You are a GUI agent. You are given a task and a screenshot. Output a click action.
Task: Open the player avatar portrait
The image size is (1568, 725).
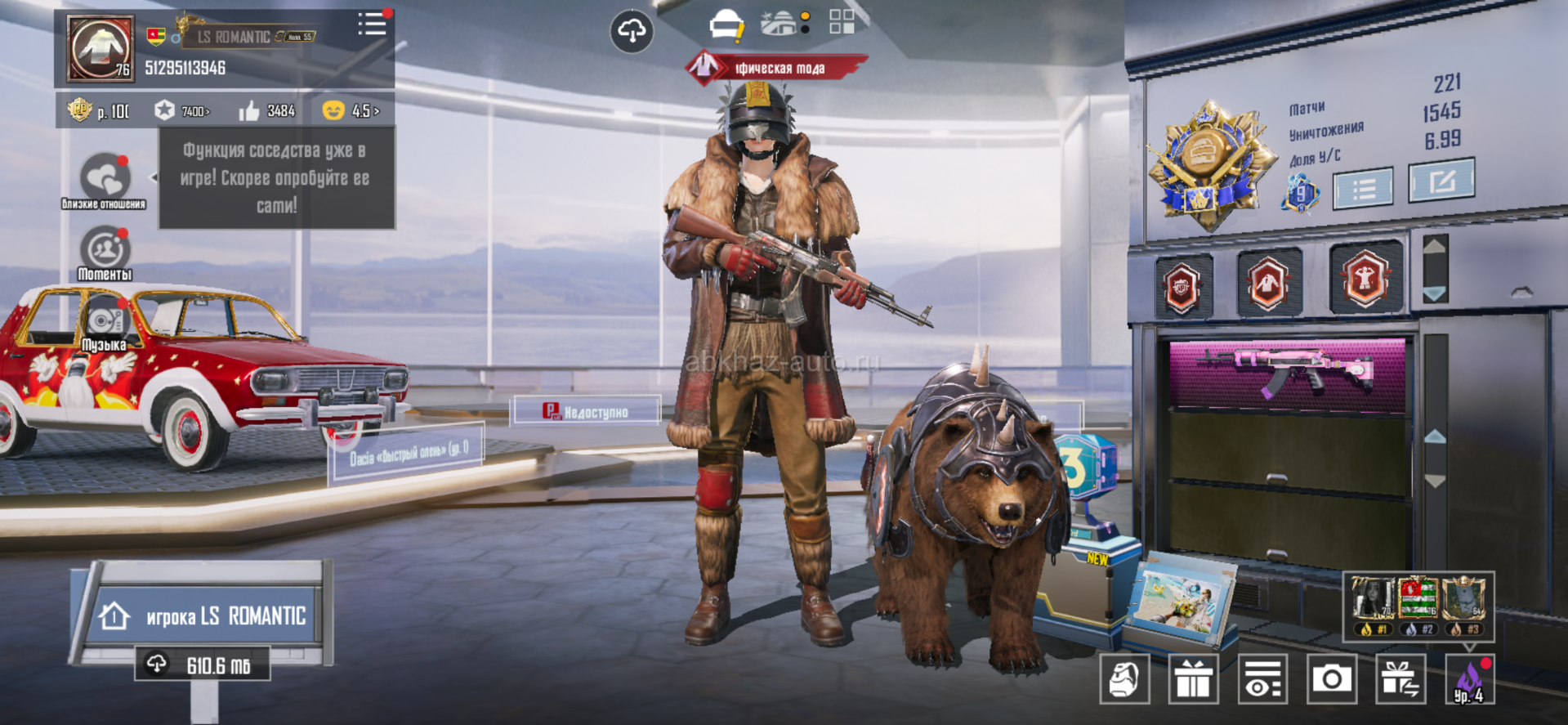coord(101,49)
